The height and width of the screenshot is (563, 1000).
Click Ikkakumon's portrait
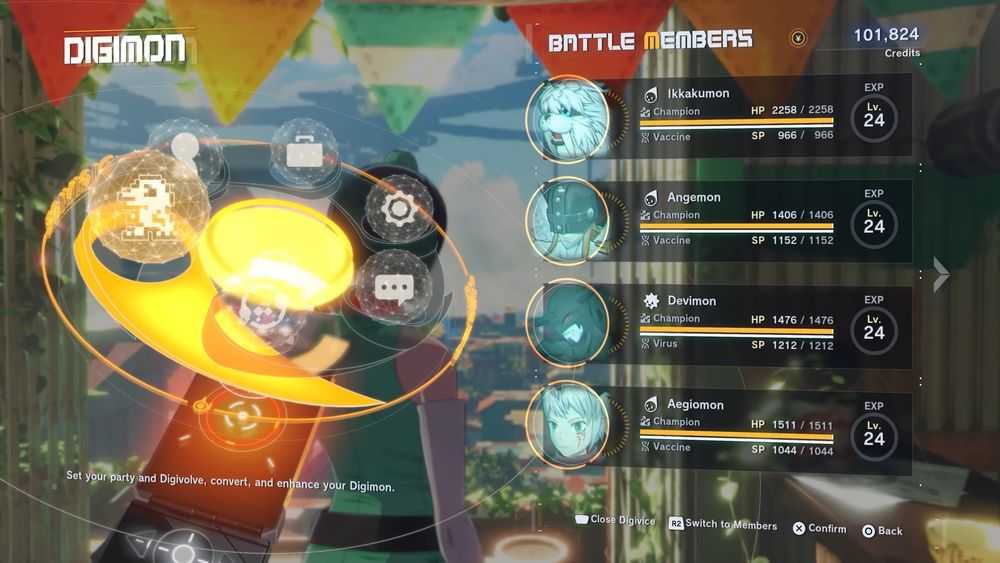(x=568, y=119)
